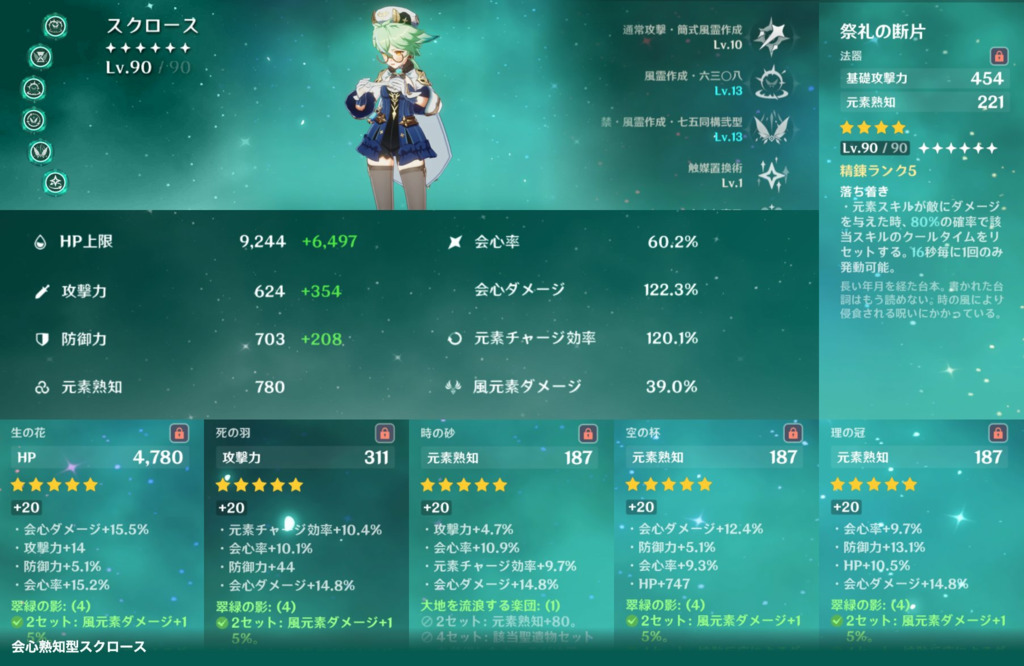Toggle the lock on 祭礼の断片 weapon
Screen dimensions: 1024x666
tap(997, 56)
